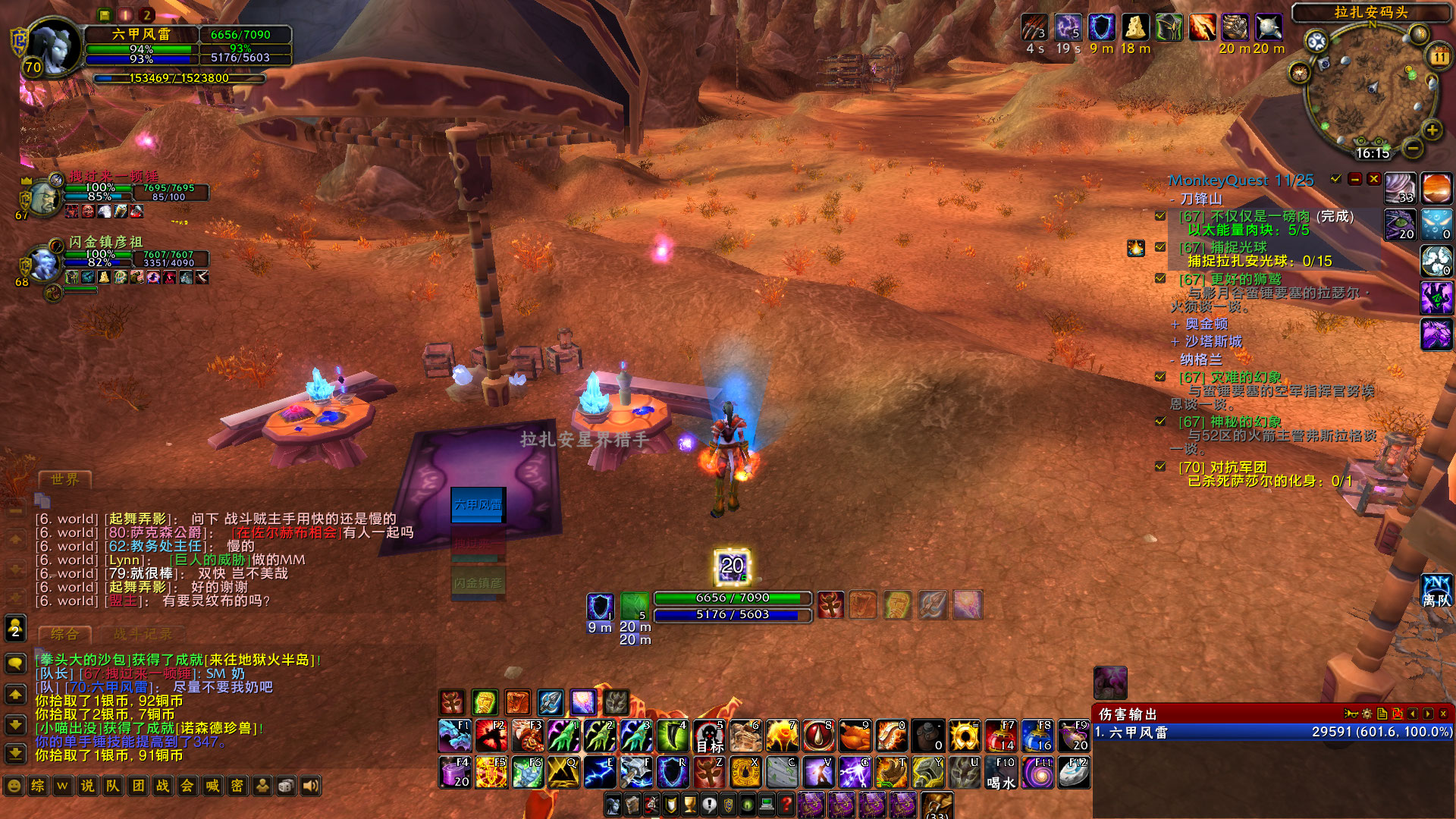Screen dimensions: 1456x819
Task: Click the left arrow on the damage meter titlebar
Action: (x=1412, y=713)
